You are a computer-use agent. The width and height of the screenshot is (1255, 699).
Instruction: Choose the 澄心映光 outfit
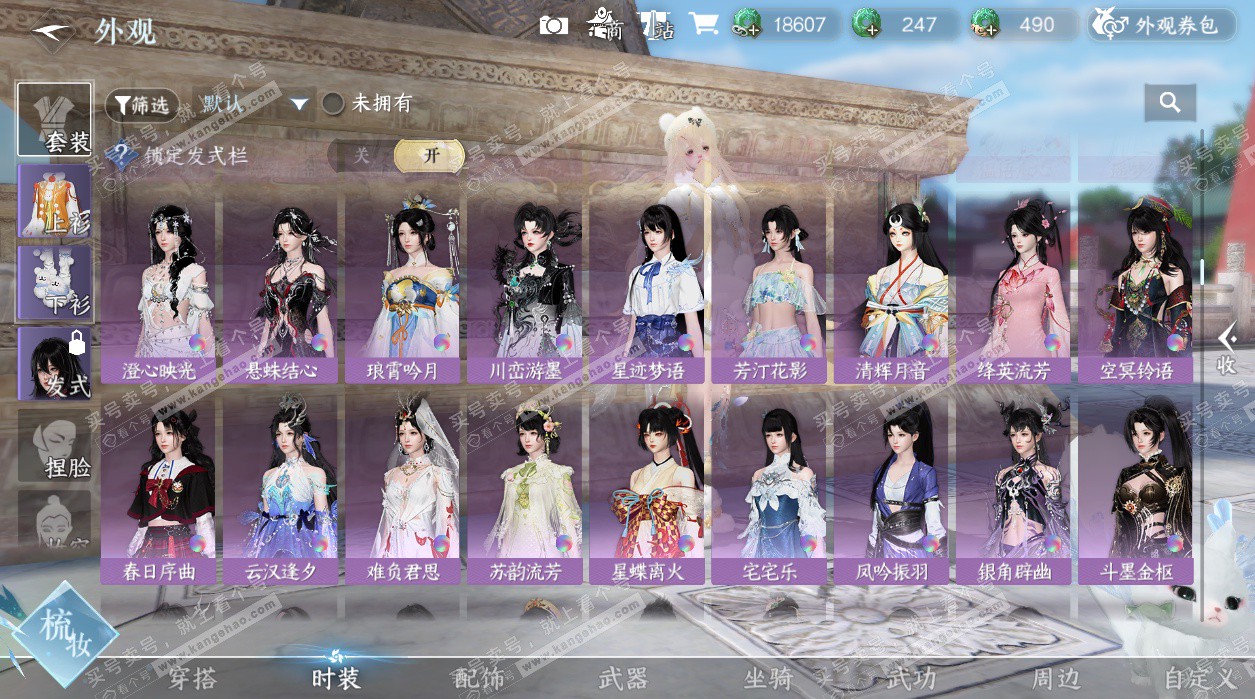(159, 290)
